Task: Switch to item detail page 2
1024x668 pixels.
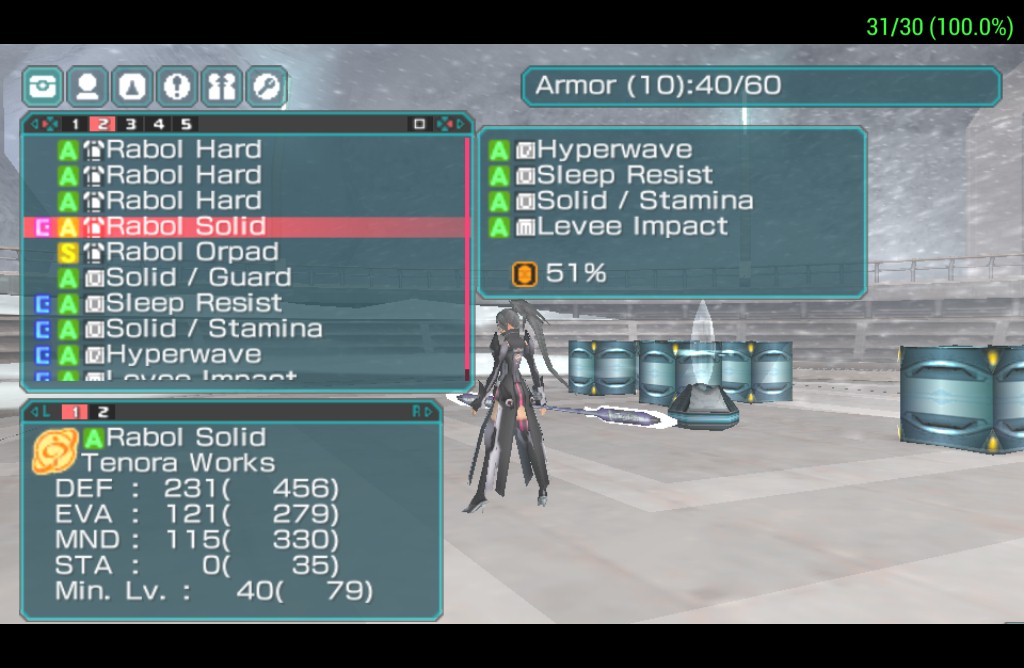Action: [102, 411]
